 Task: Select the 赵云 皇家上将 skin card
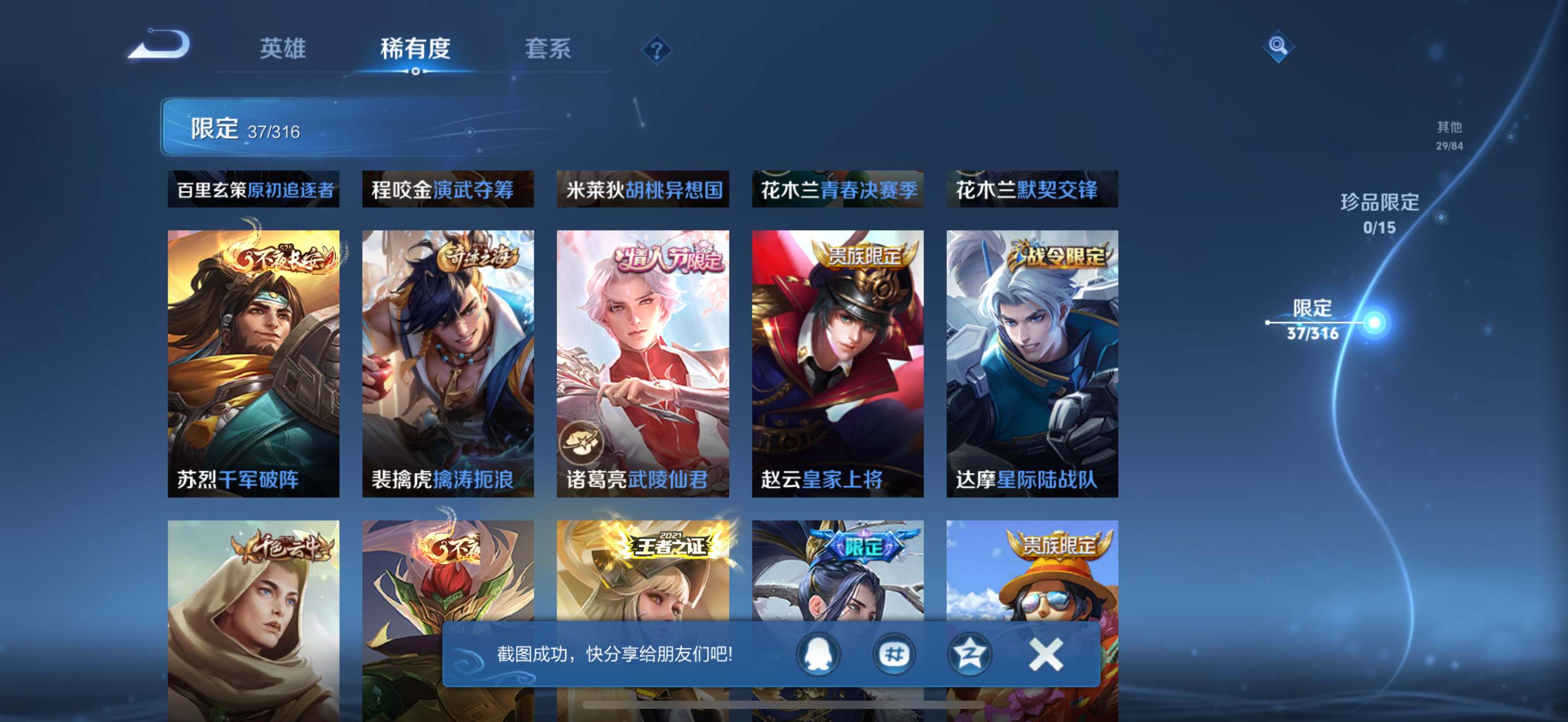[838, 363]
